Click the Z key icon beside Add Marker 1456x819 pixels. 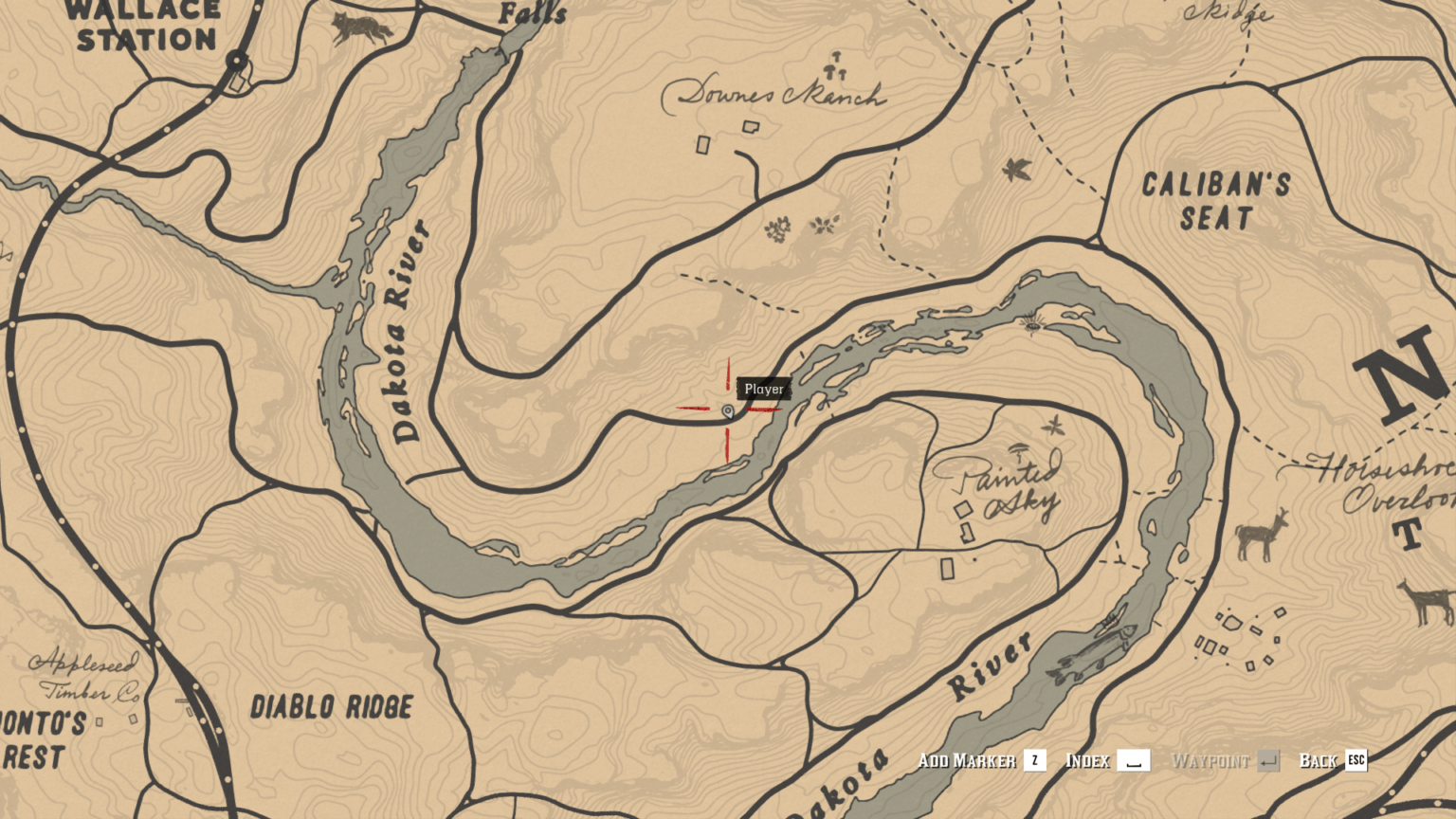click(x=1034, y=760)
